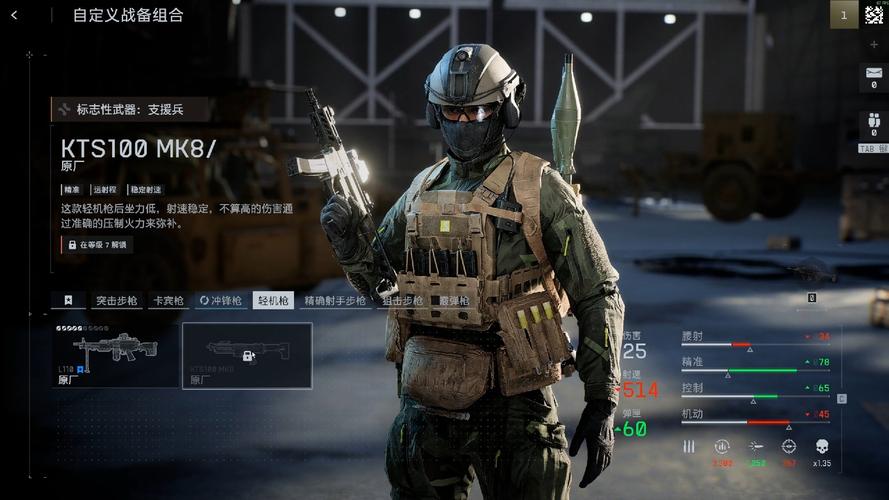Screen dimensions: 889x500
Task: Select the L110 machine gun card
Action: pos(115,355)
